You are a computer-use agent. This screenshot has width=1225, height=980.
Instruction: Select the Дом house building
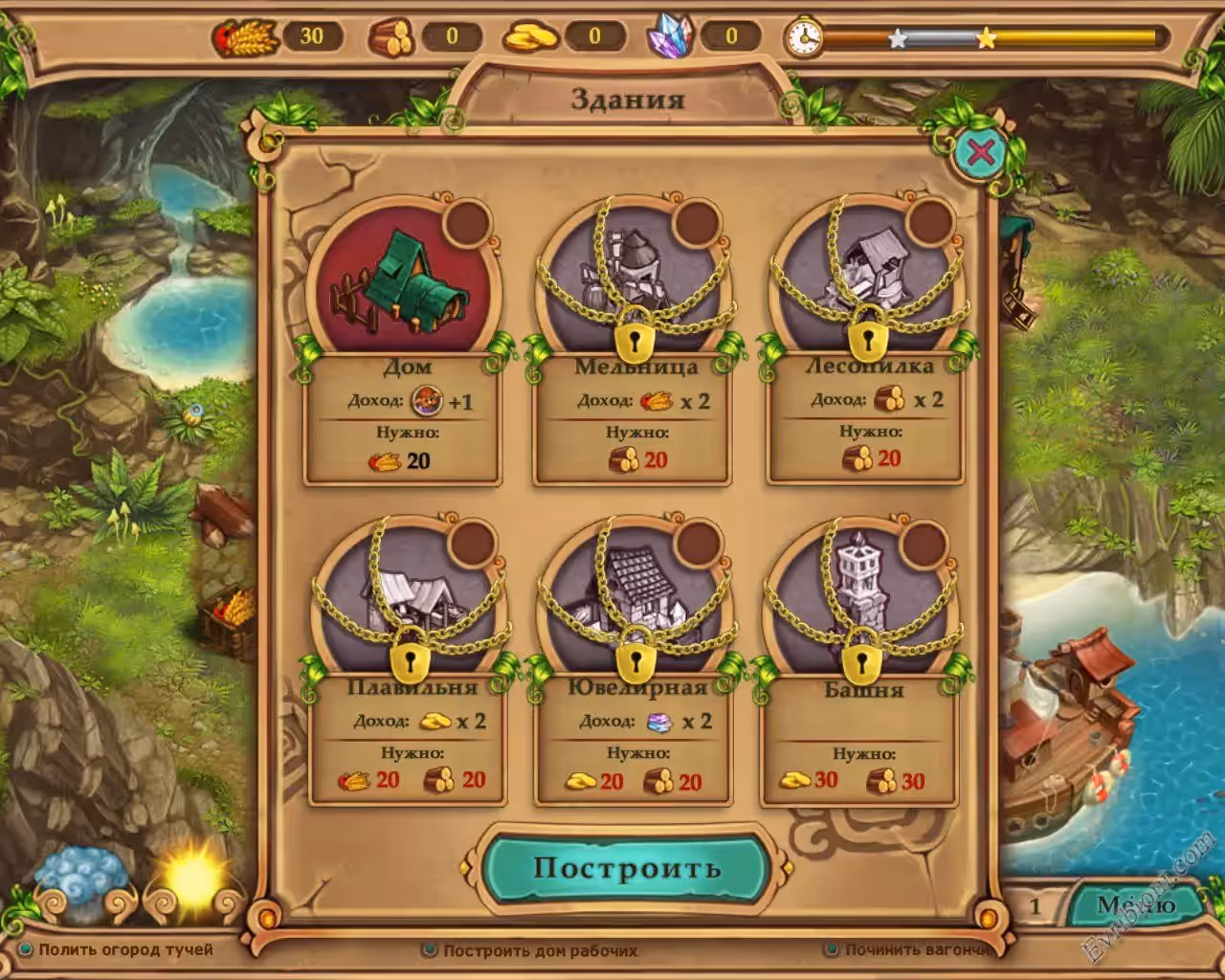pos(403,278)
